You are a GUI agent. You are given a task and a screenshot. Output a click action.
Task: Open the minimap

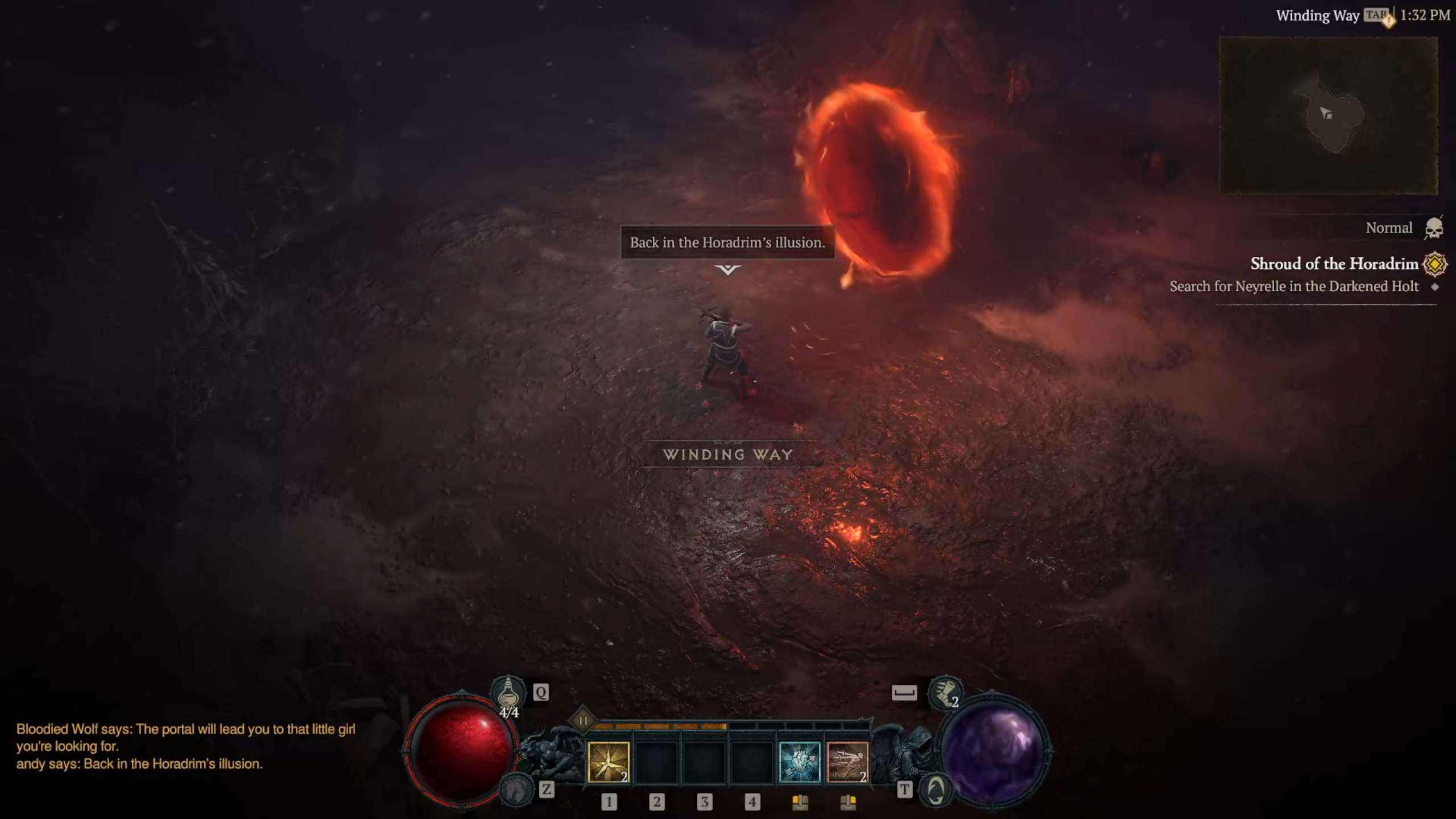[1328, 115]
